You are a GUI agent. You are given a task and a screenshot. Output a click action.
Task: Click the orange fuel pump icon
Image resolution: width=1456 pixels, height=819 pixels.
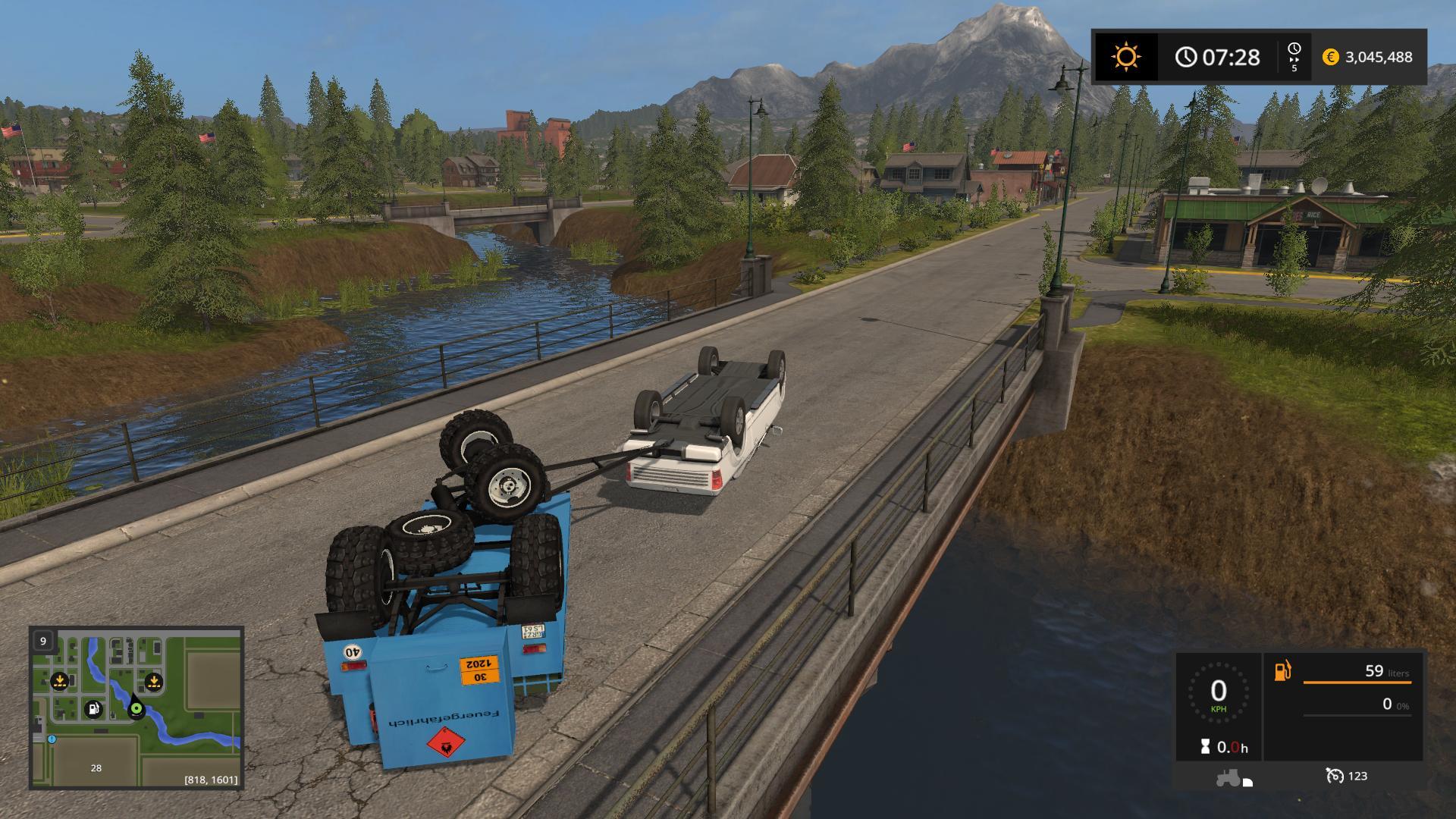1282,671
